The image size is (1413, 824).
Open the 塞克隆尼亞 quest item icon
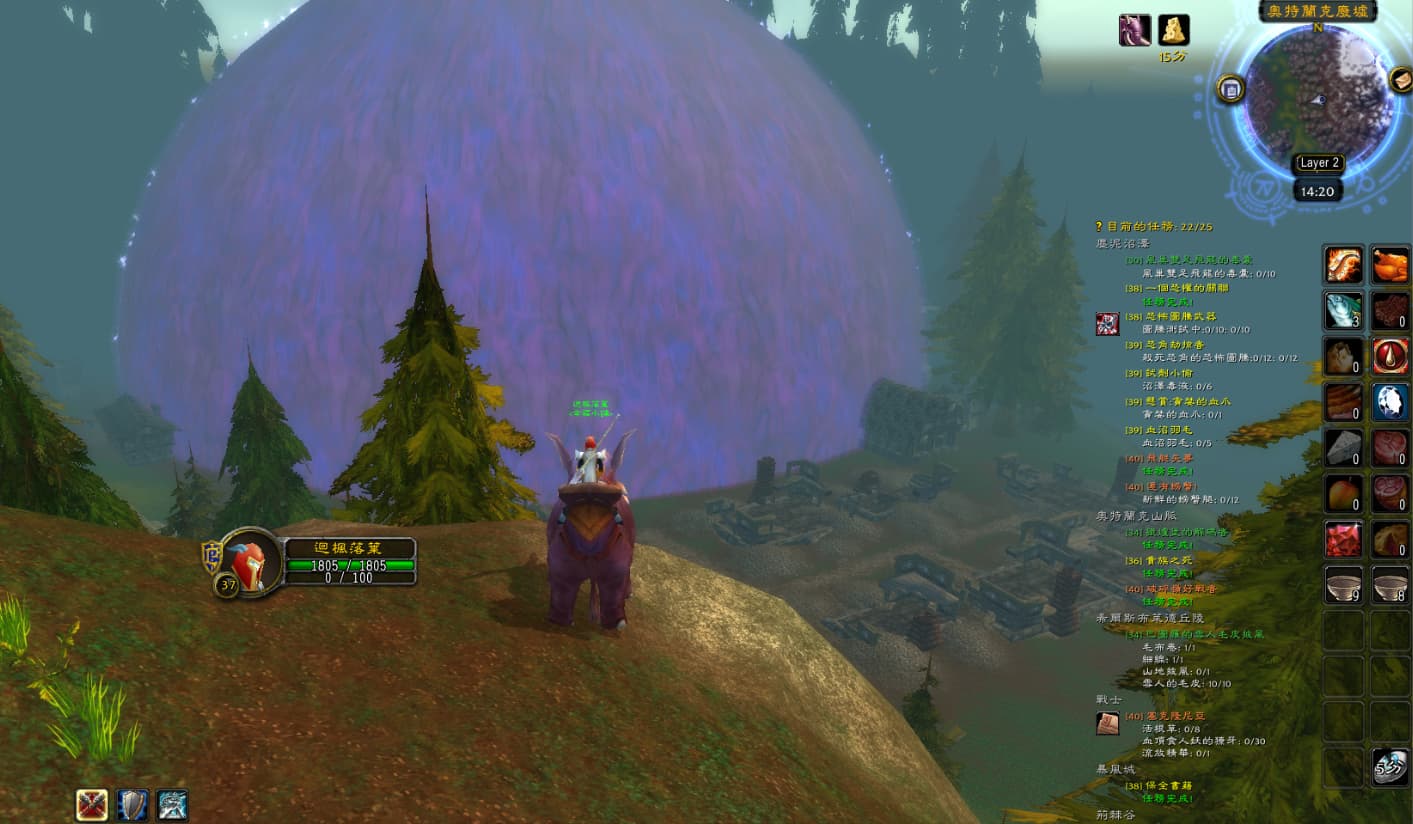1107,723
